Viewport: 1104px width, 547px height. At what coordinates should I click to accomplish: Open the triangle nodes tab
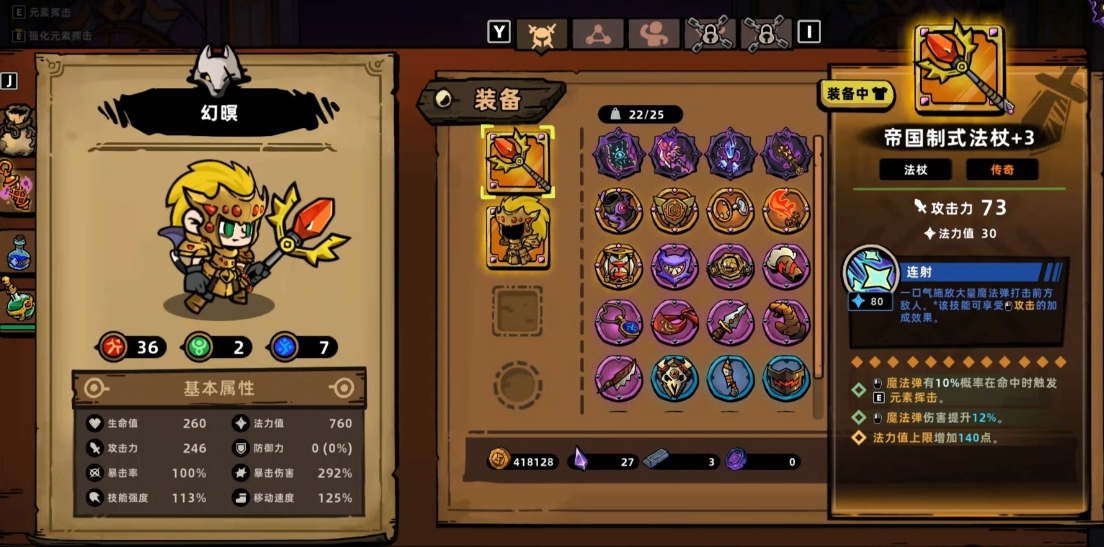pyautogui.click(x=597, y=34)
